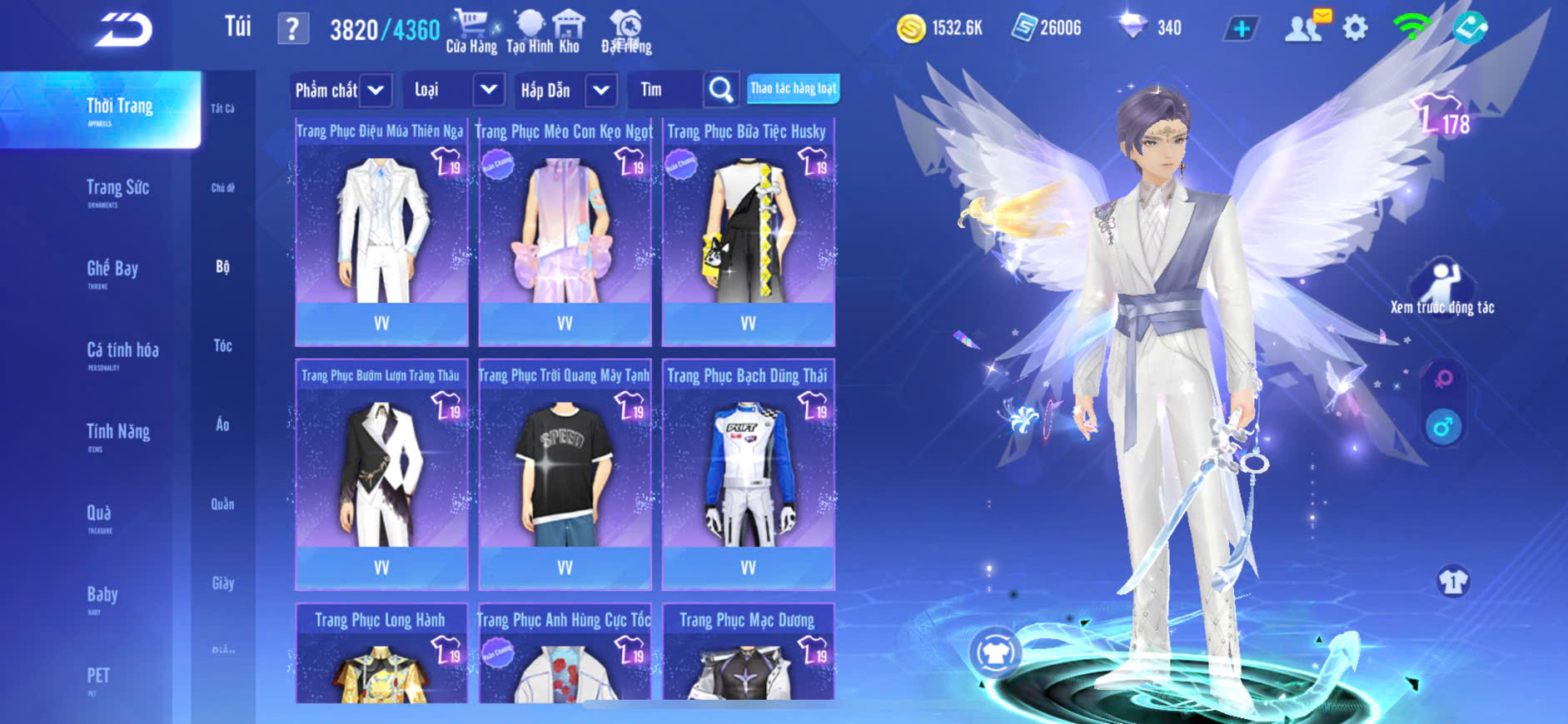Activate the Thao tác hàng loạt button
Screen dimensions: 1568x724
(x=793, y=88)
